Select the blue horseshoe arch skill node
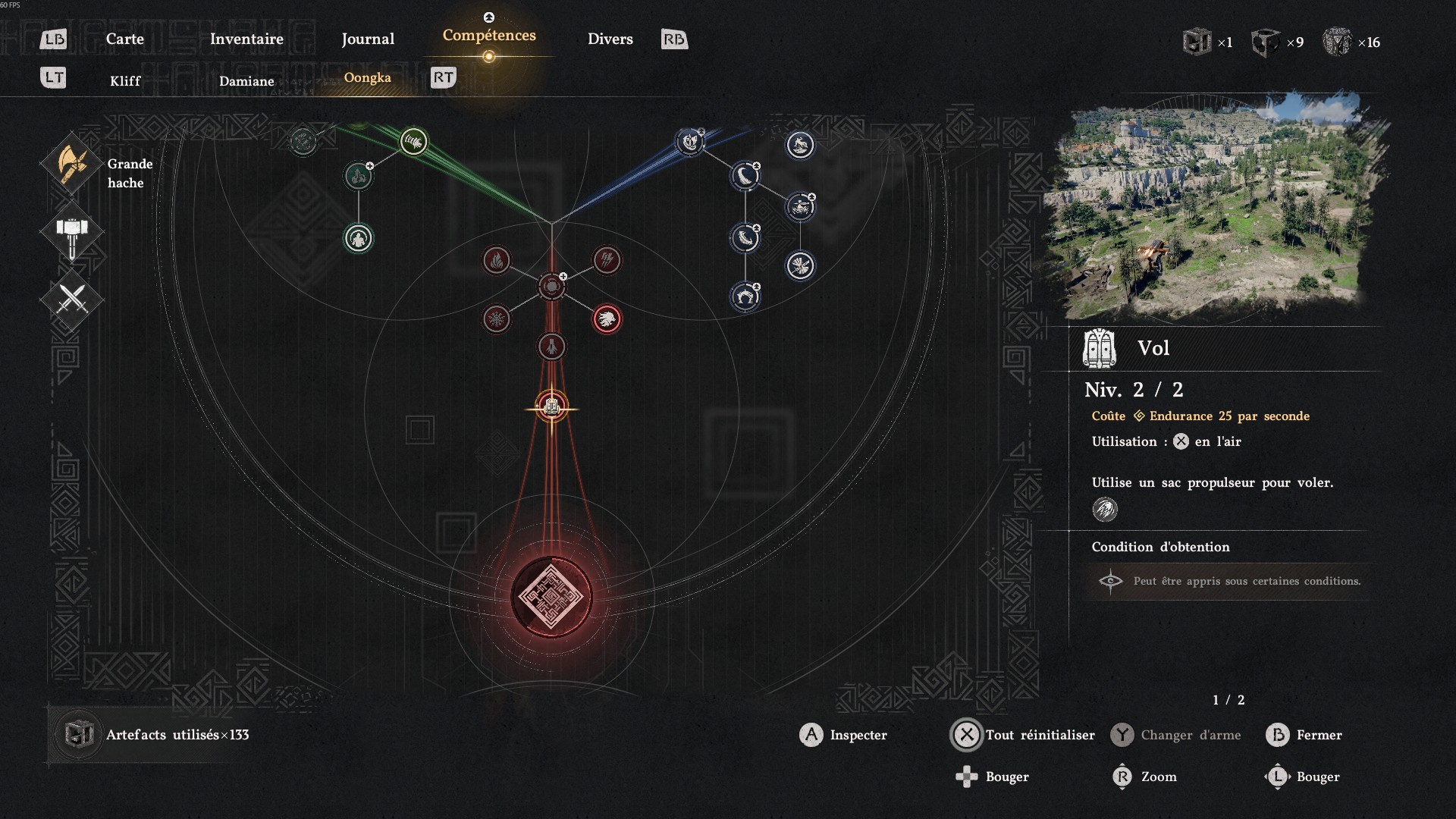Image resolution: width=1456 pixels, height=819 pixels. [745, 297]
